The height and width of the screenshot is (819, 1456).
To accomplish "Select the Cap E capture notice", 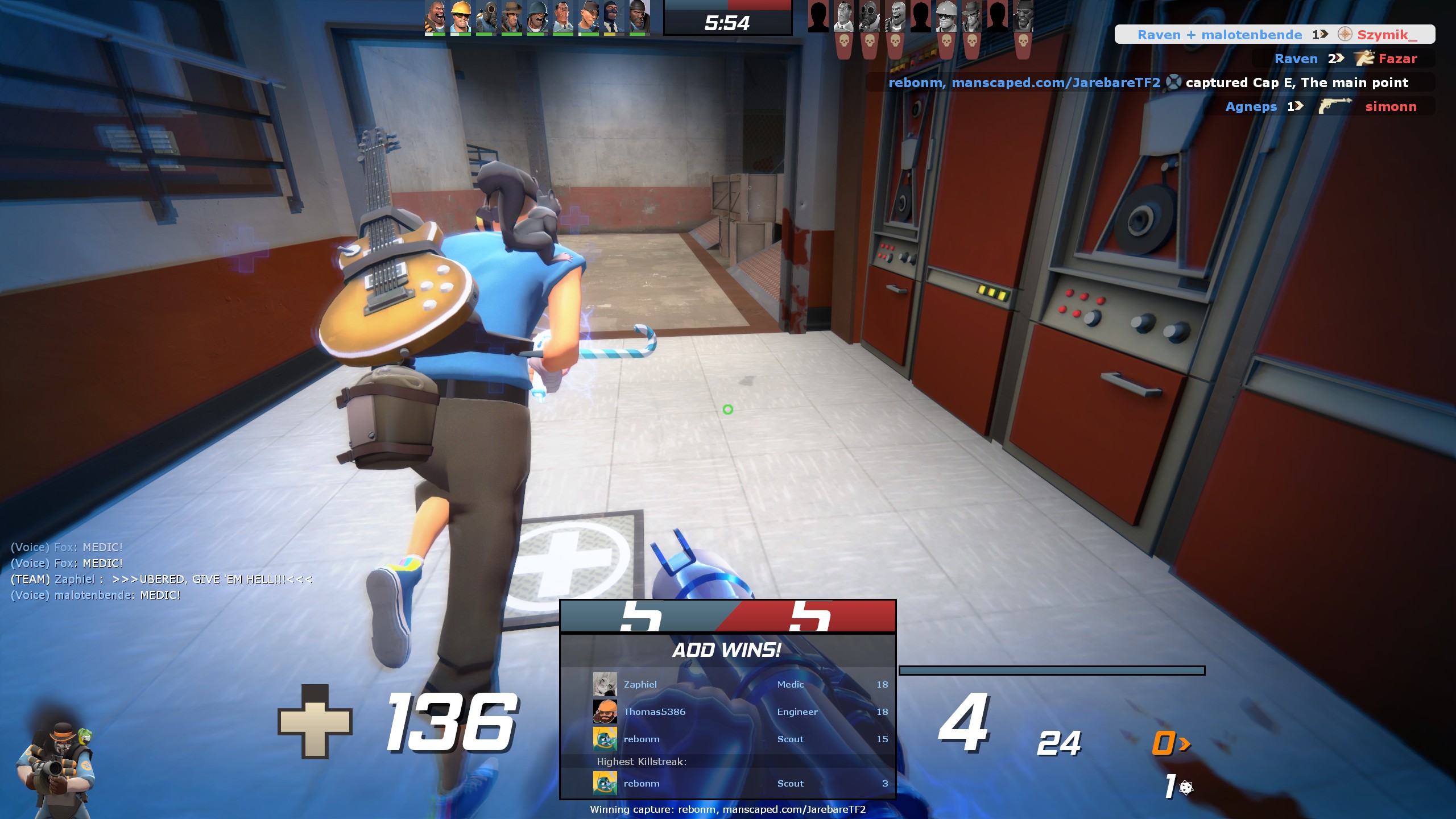I will [1149, 82].
